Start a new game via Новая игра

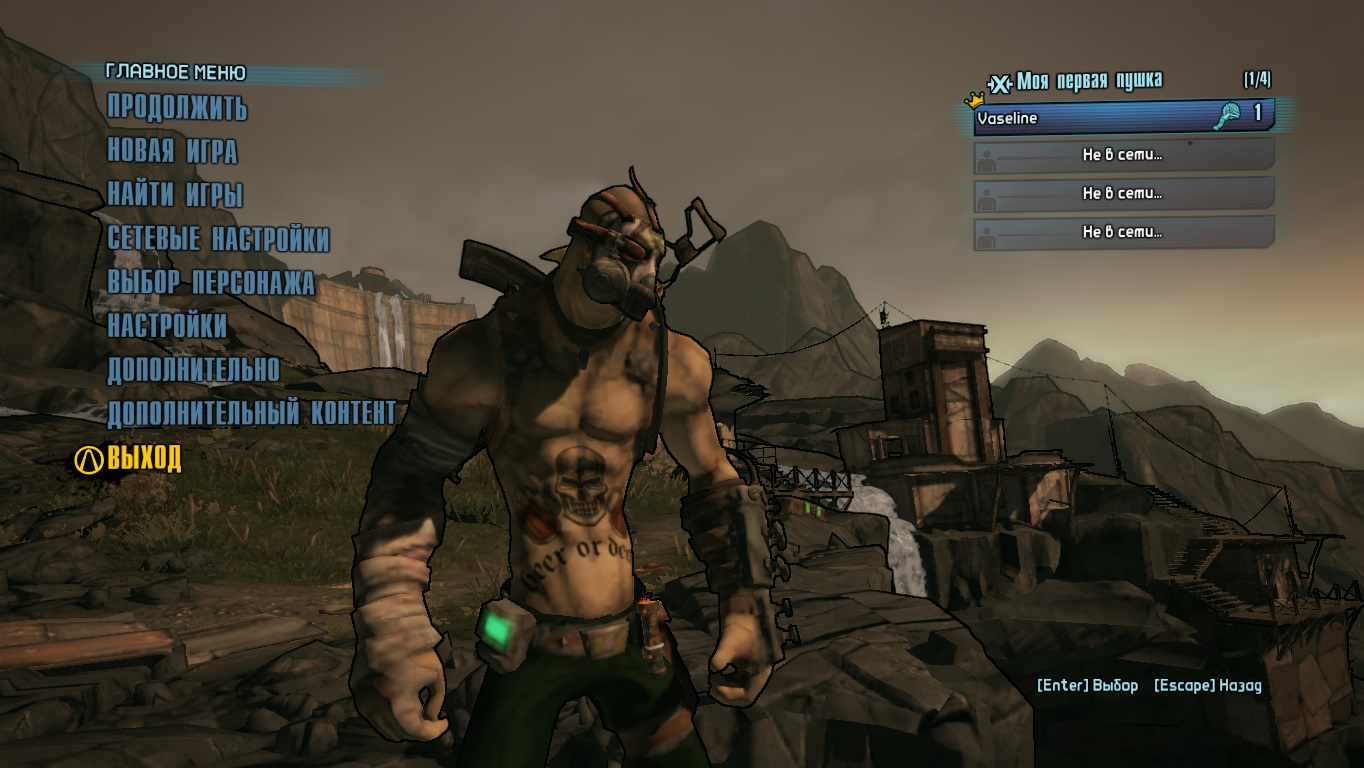point(172,151)
